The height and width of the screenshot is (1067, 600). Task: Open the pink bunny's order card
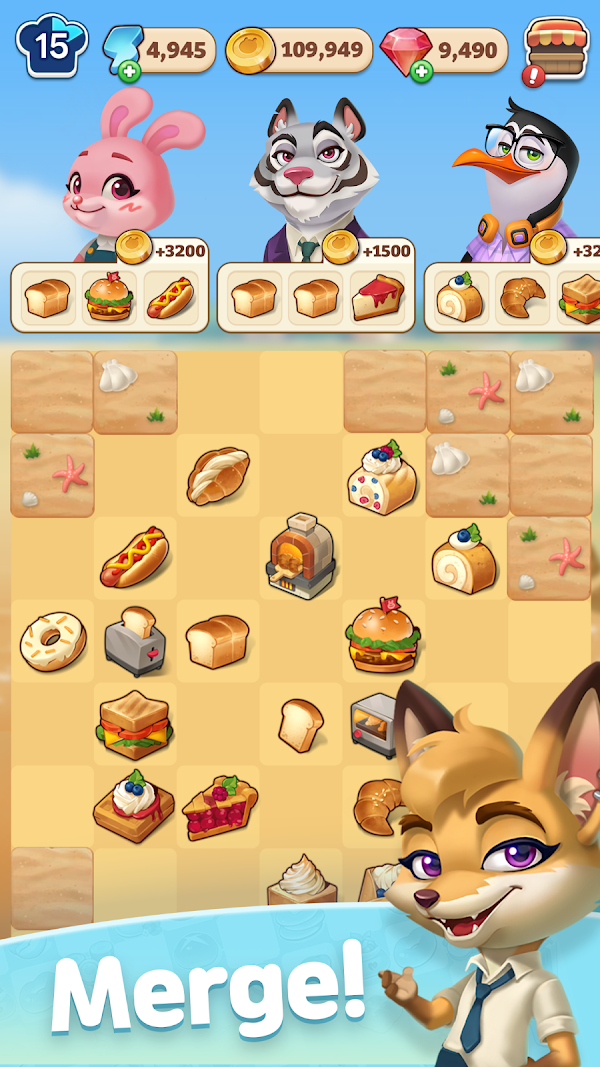[110, 297]
